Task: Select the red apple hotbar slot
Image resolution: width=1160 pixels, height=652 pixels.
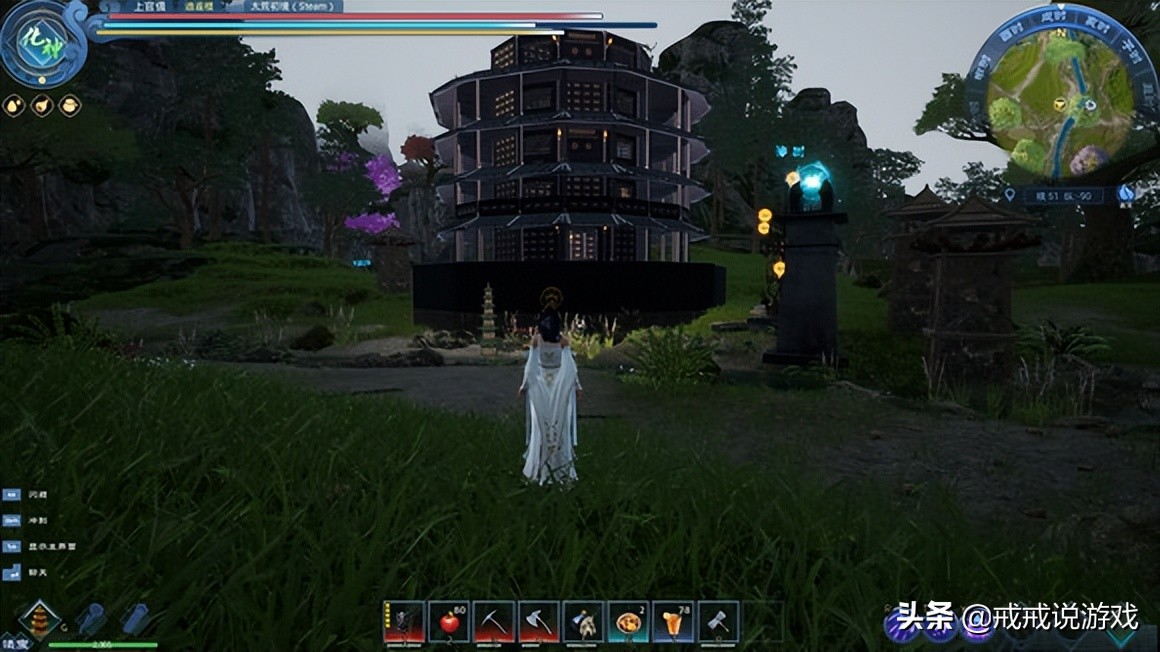Action: click(x=449, y=621)
